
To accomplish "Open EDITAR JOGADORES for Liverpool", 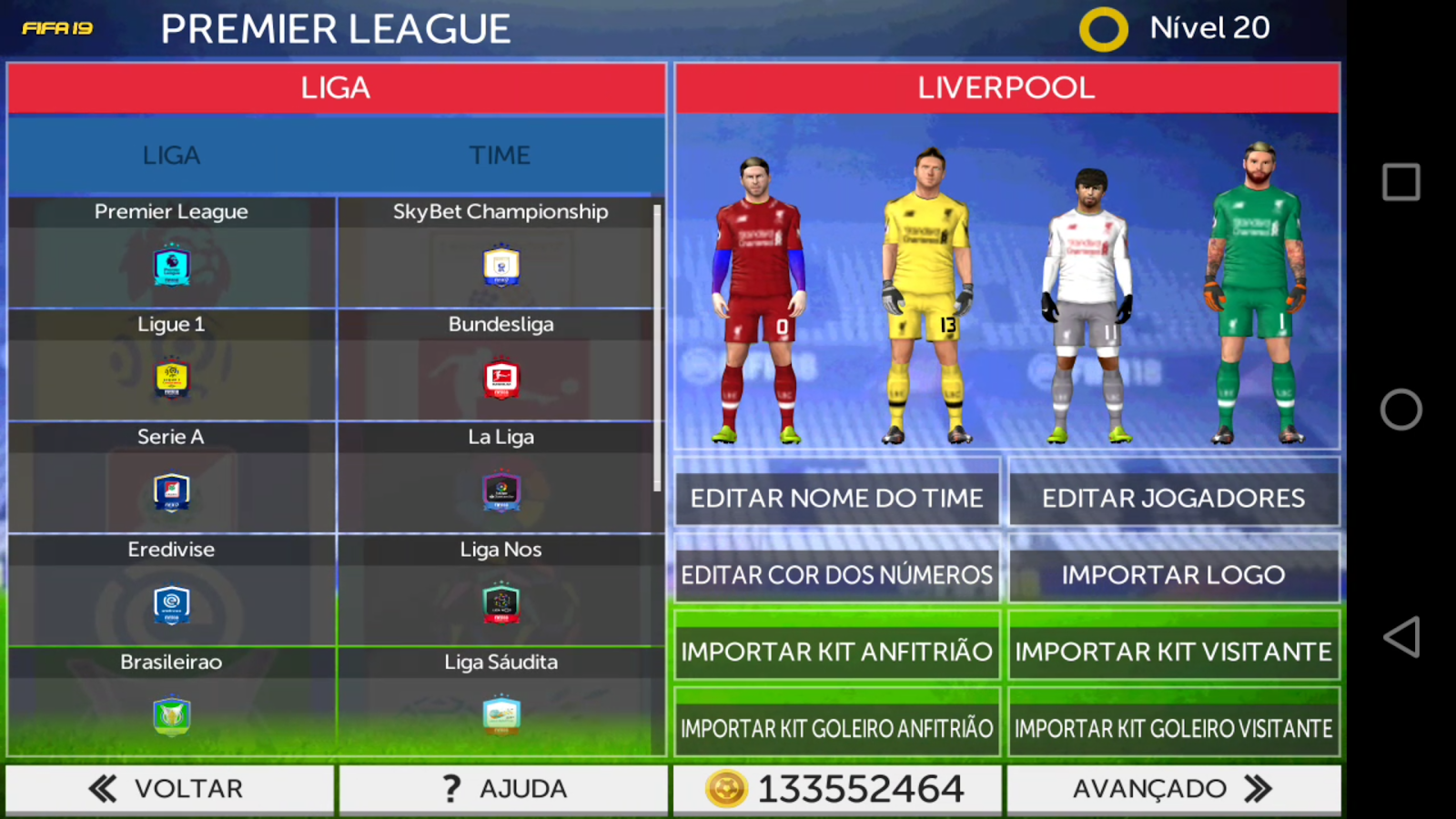I will point(1173,497).
